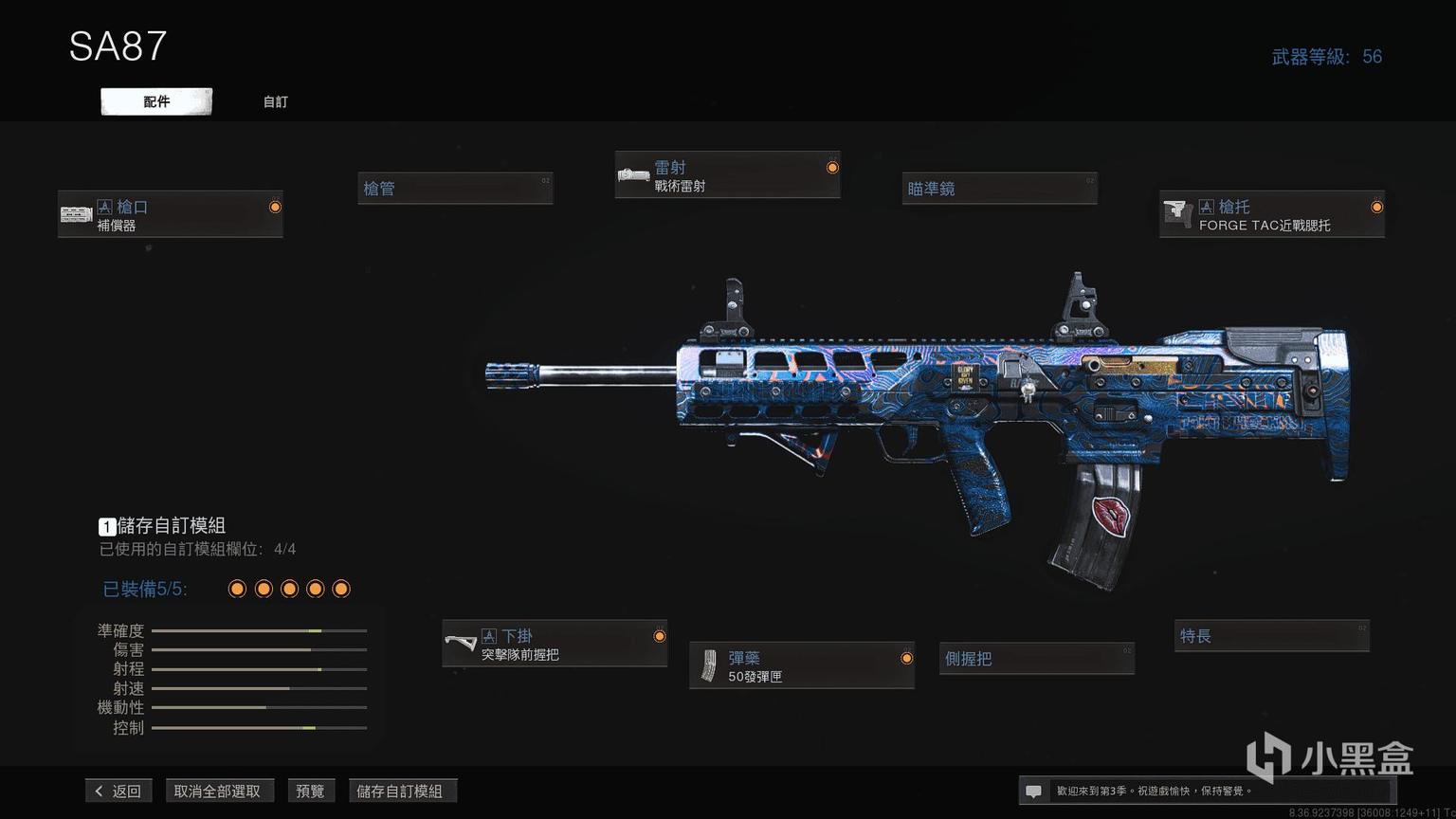Select the 槍口 muzzle slot with 補償器

click(171, 215)
